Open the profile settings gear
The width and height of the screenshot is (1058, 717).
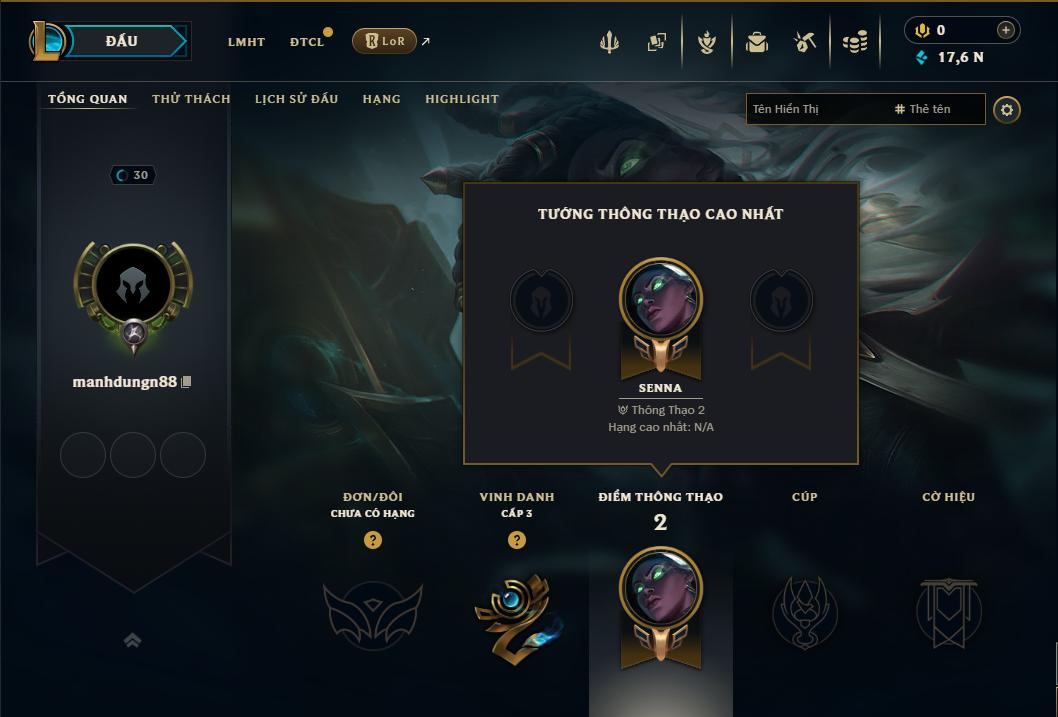tap(1007, 109)
